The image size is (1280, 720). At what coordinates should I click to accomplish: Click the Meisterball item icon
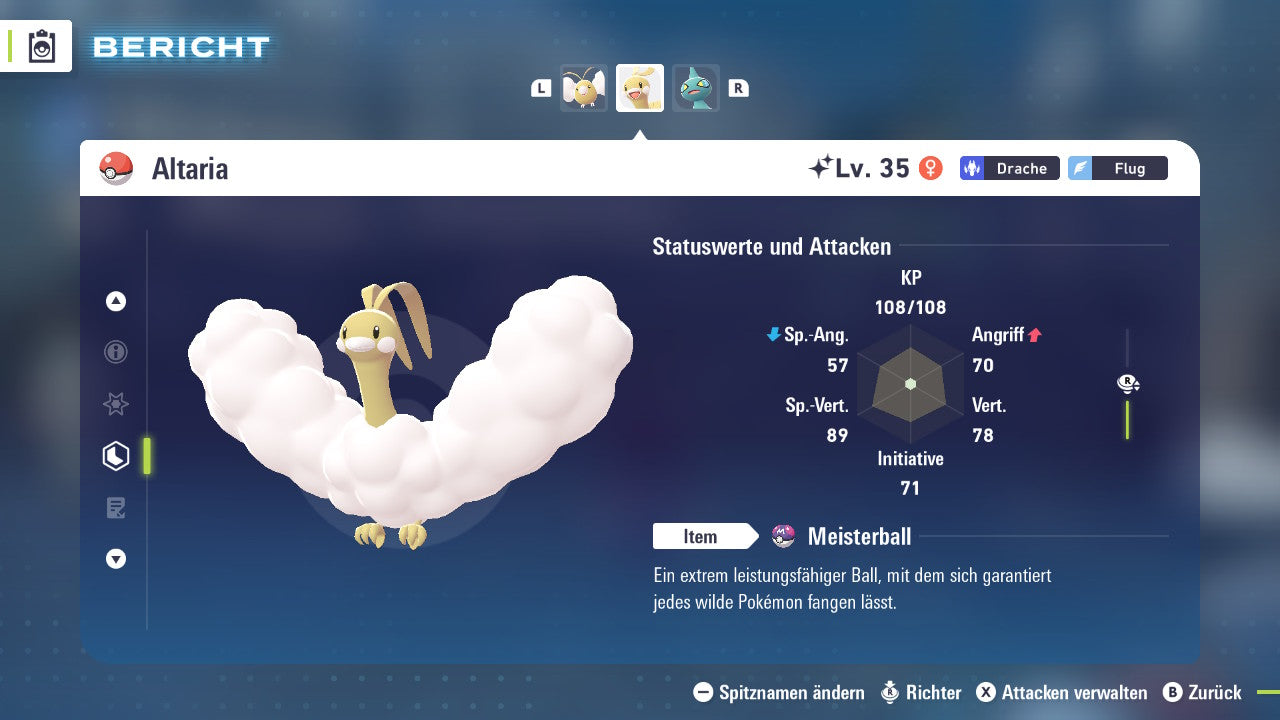pyautogui.click(x=786, y=536)
